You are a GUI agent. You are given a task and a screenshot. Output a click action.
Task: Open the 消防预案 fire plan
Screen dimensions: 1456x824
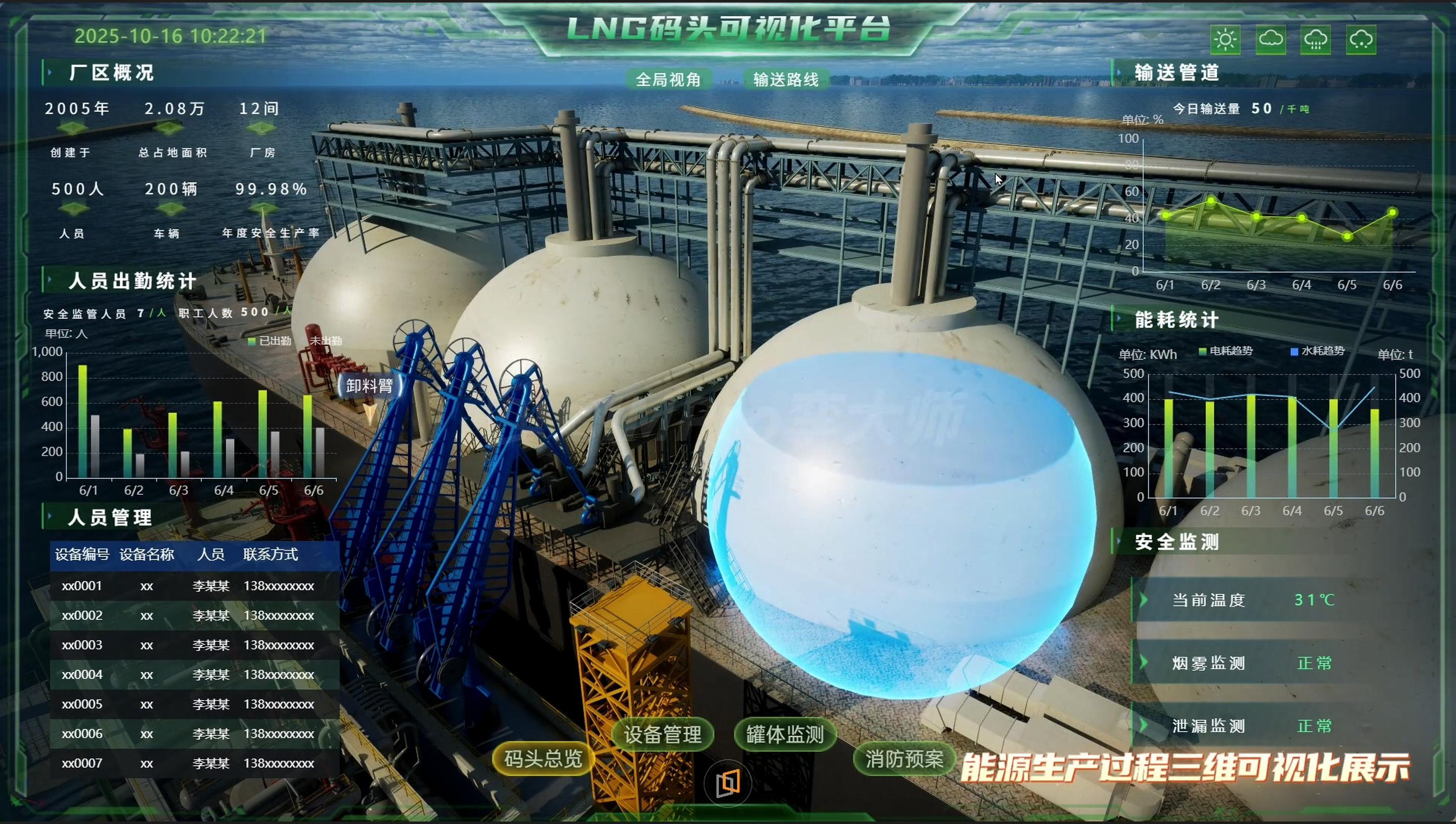pyautogui.click(x=904, y=758)
